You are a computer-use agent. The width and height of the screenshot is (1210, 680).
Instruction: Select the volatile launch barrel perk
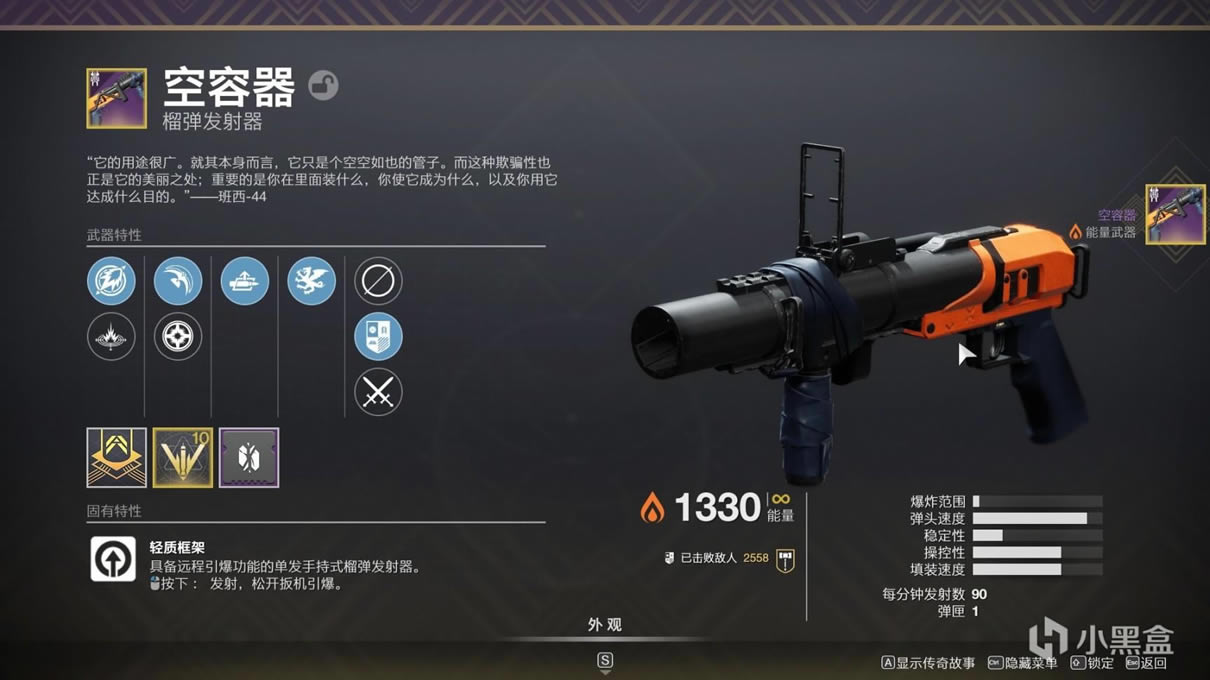(x=111, y=281)
